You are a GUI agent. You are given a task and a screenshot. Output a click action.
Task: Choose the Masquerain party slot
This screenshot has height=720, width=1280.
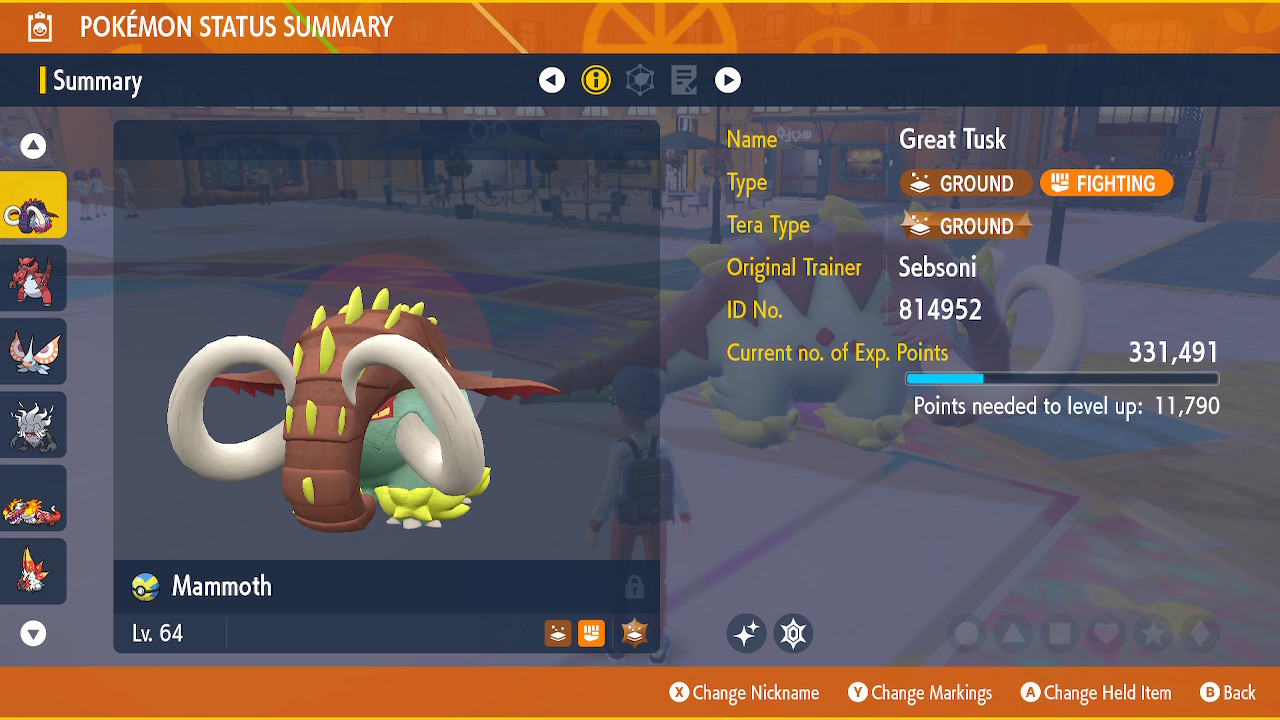[x=33, y=351]
